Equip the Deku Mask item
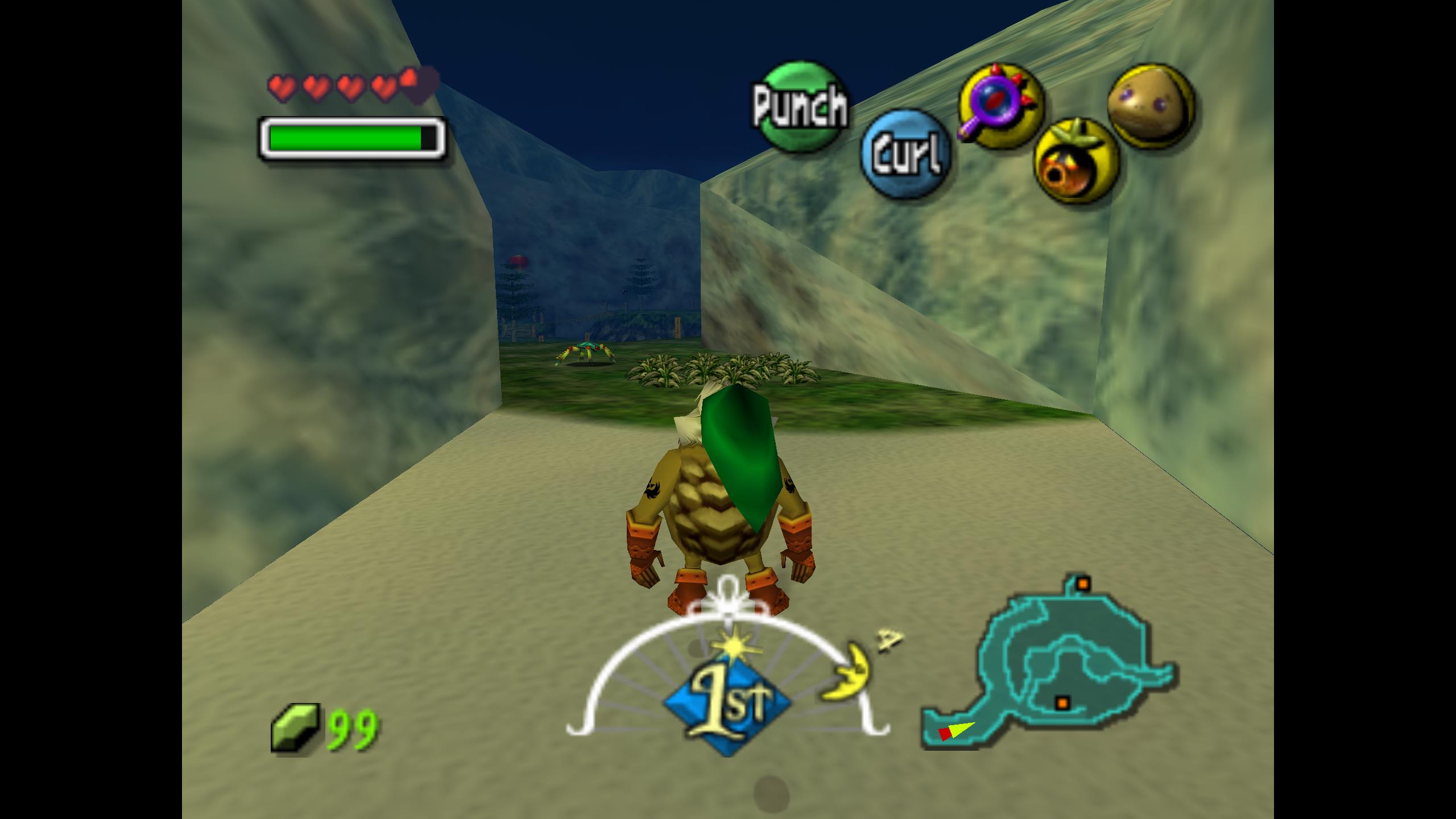 [x=1075, y=161]
